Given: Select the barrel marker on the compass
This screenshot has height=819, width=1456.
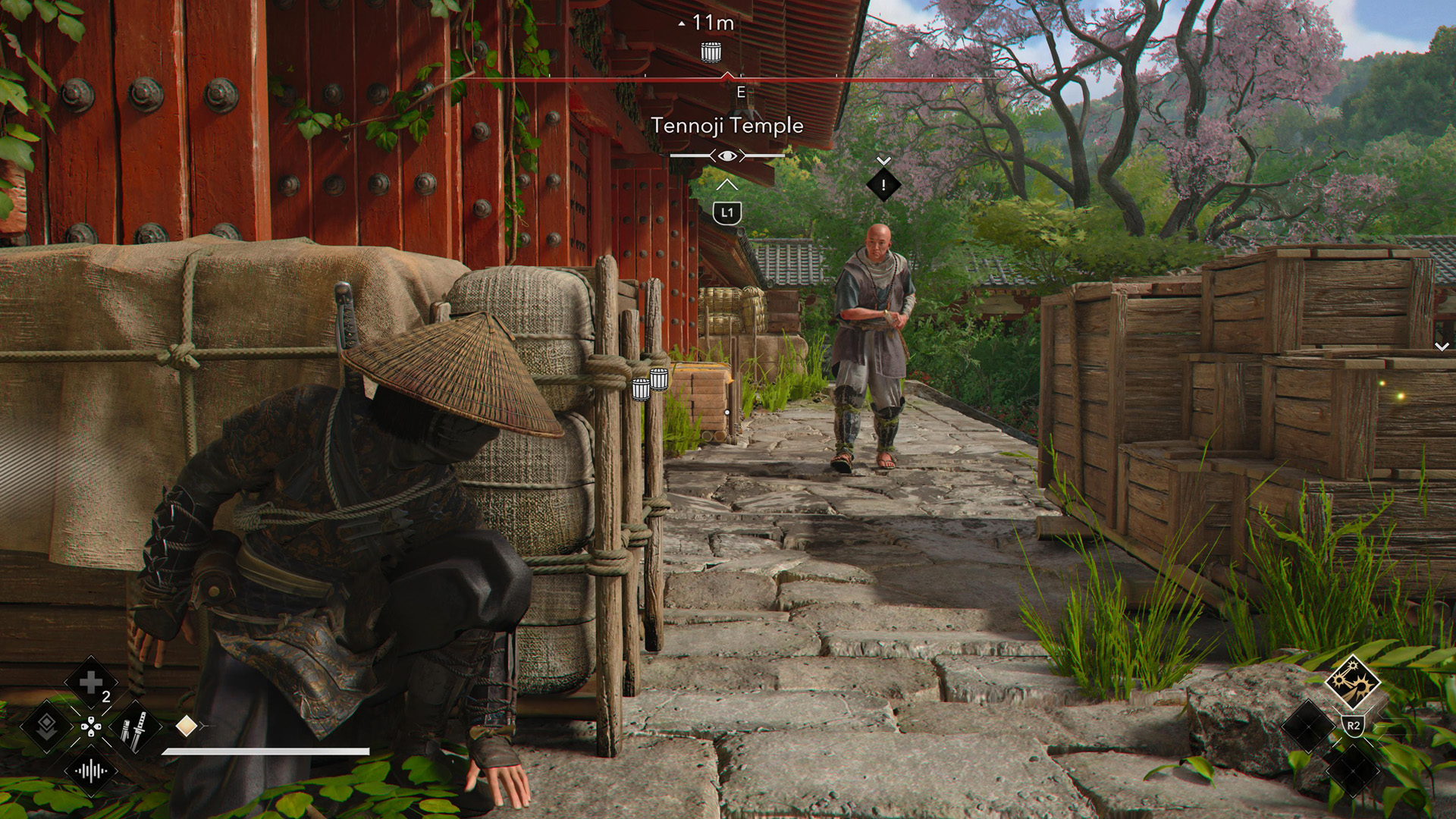Looking at the screenshot, I should (x=711, y=52).
